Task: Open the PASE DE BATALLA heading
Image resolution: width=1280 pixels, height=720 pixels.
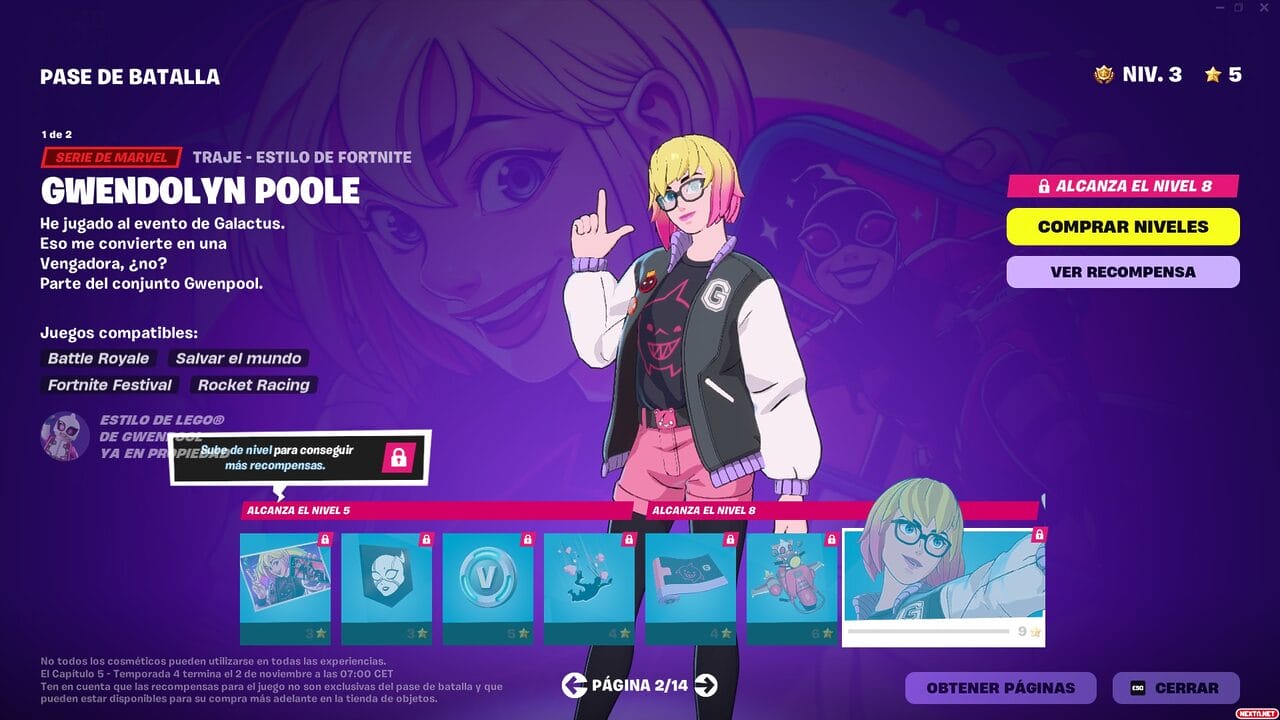Action: click(131, 76)
